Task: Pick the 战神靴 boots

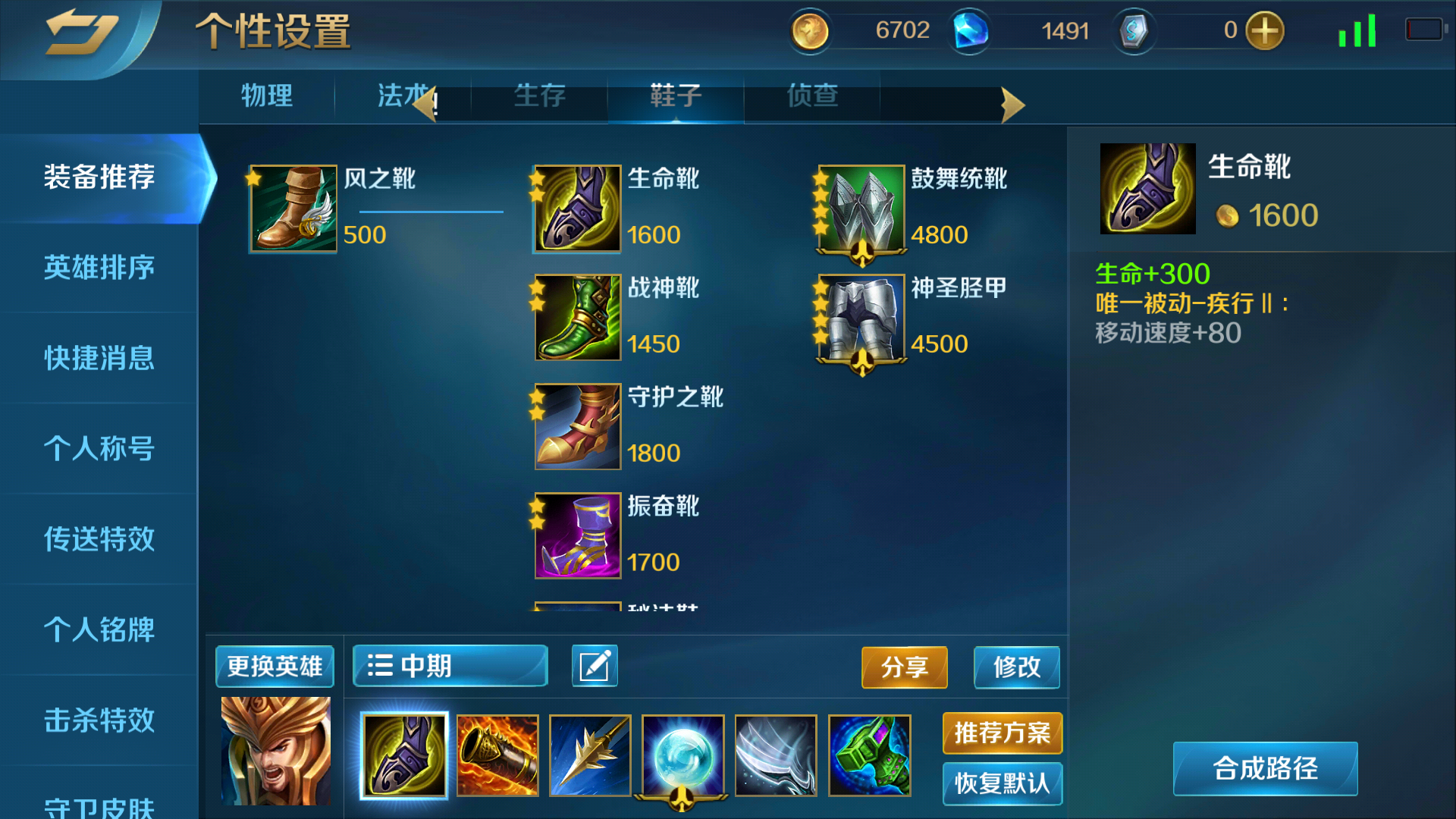Action: click(x=578, y=318)
